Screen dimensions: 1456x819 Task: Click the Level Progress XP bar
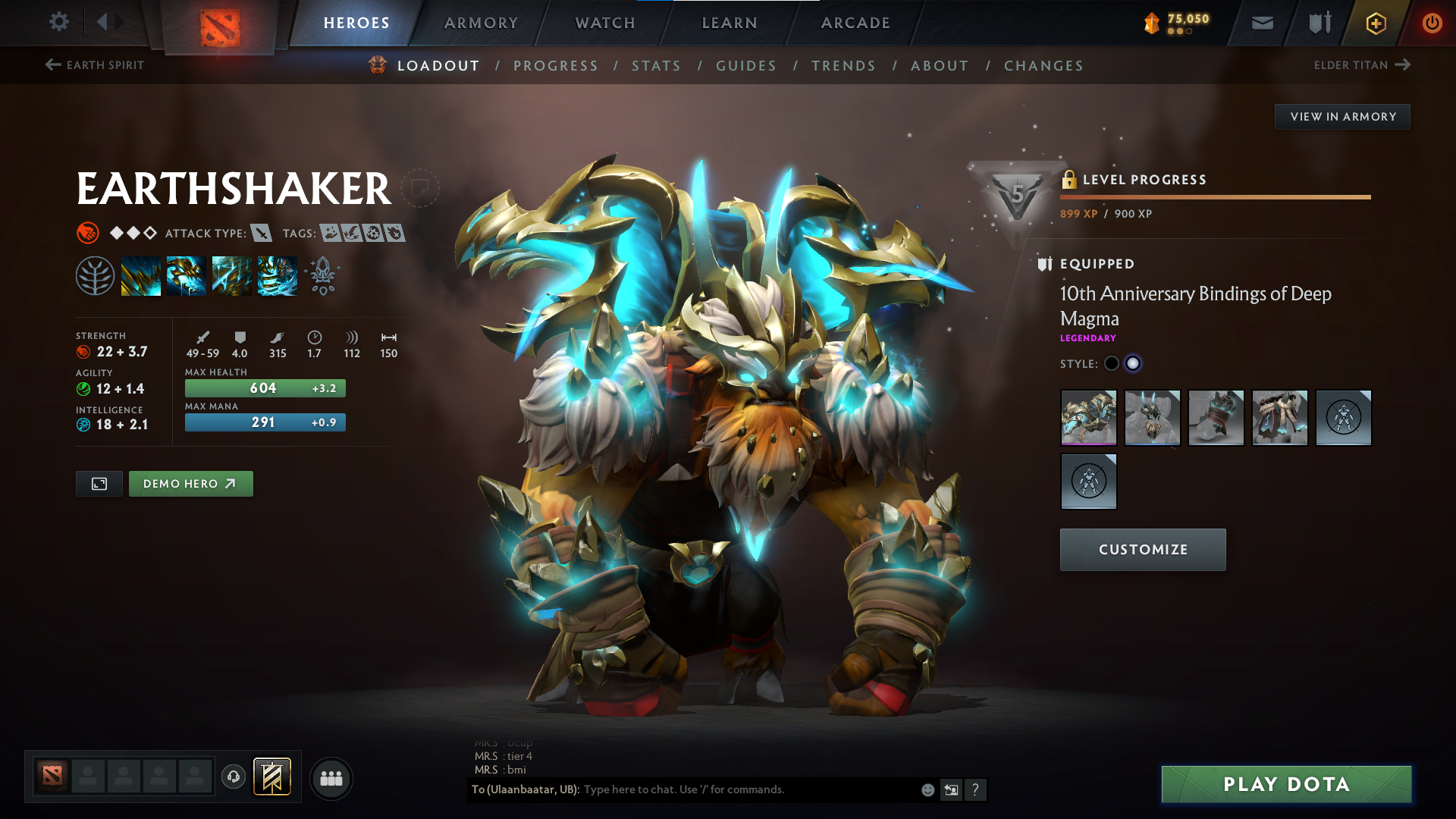tap(1214, 196)
